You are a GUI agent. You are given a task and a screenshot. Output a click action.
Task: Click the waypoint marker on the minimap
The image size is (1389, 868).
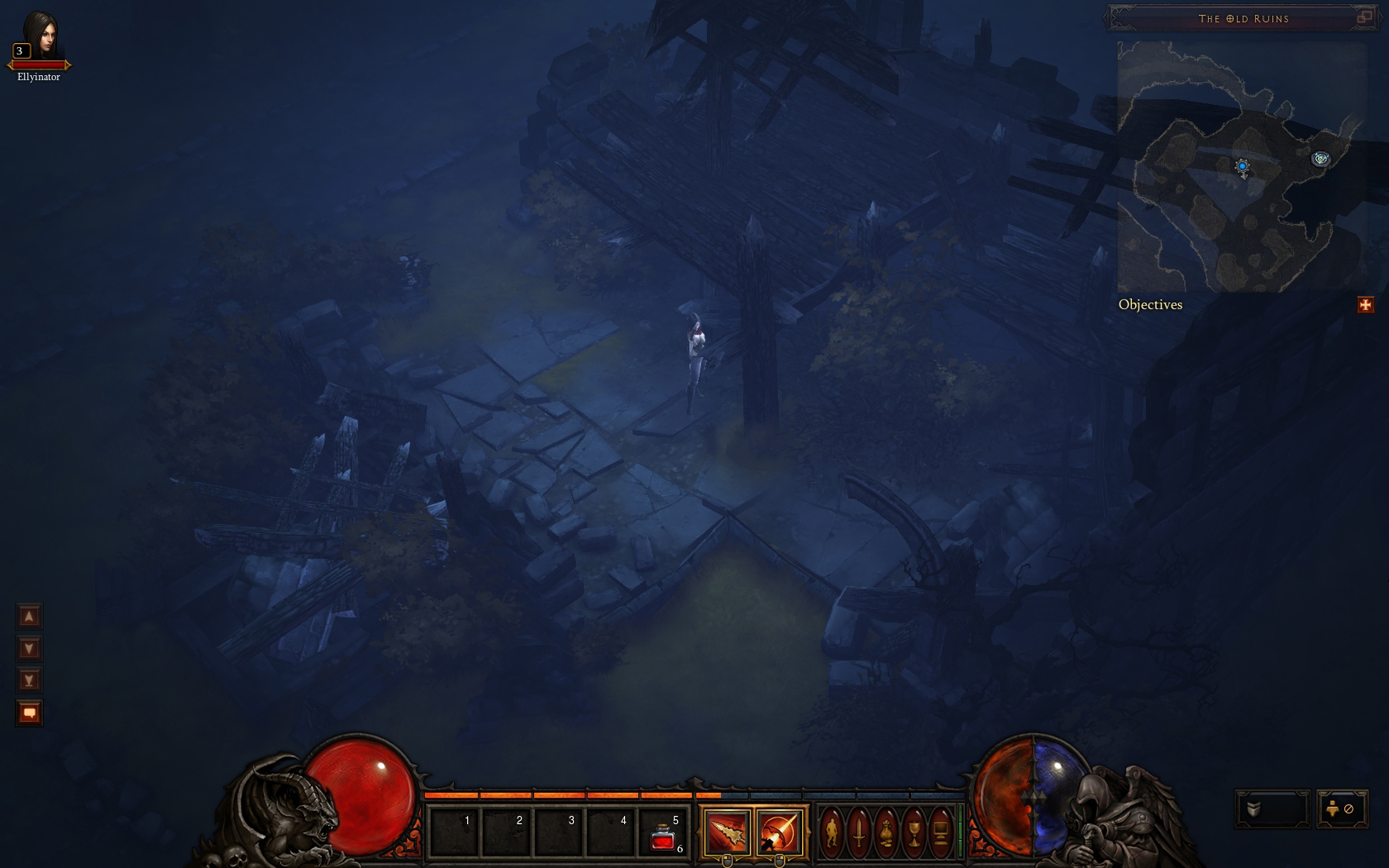coord(1320,158)
